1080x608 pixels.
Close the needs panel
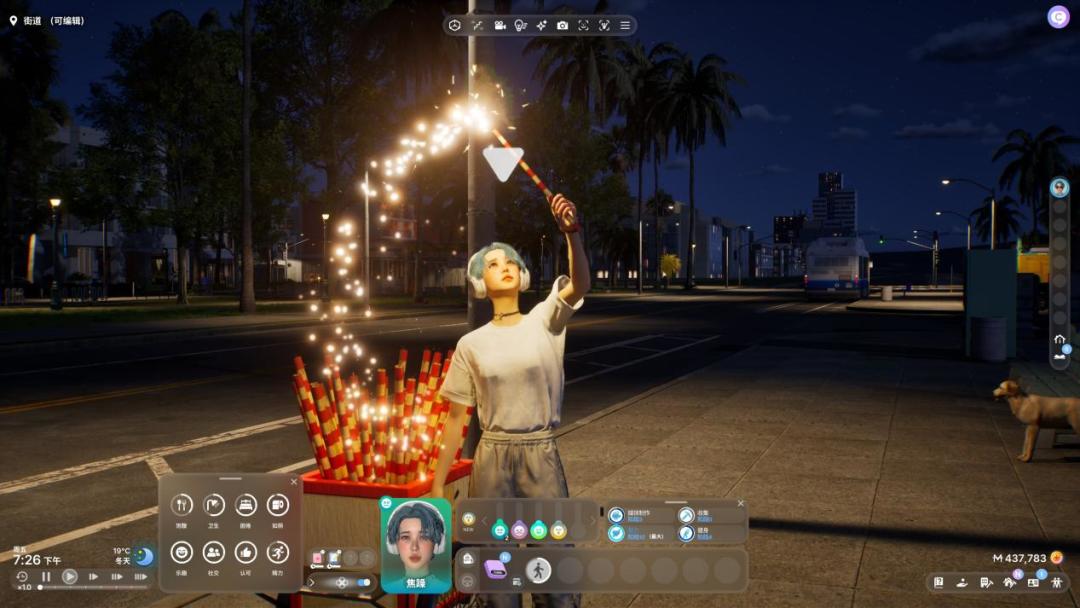click(294, 482)
